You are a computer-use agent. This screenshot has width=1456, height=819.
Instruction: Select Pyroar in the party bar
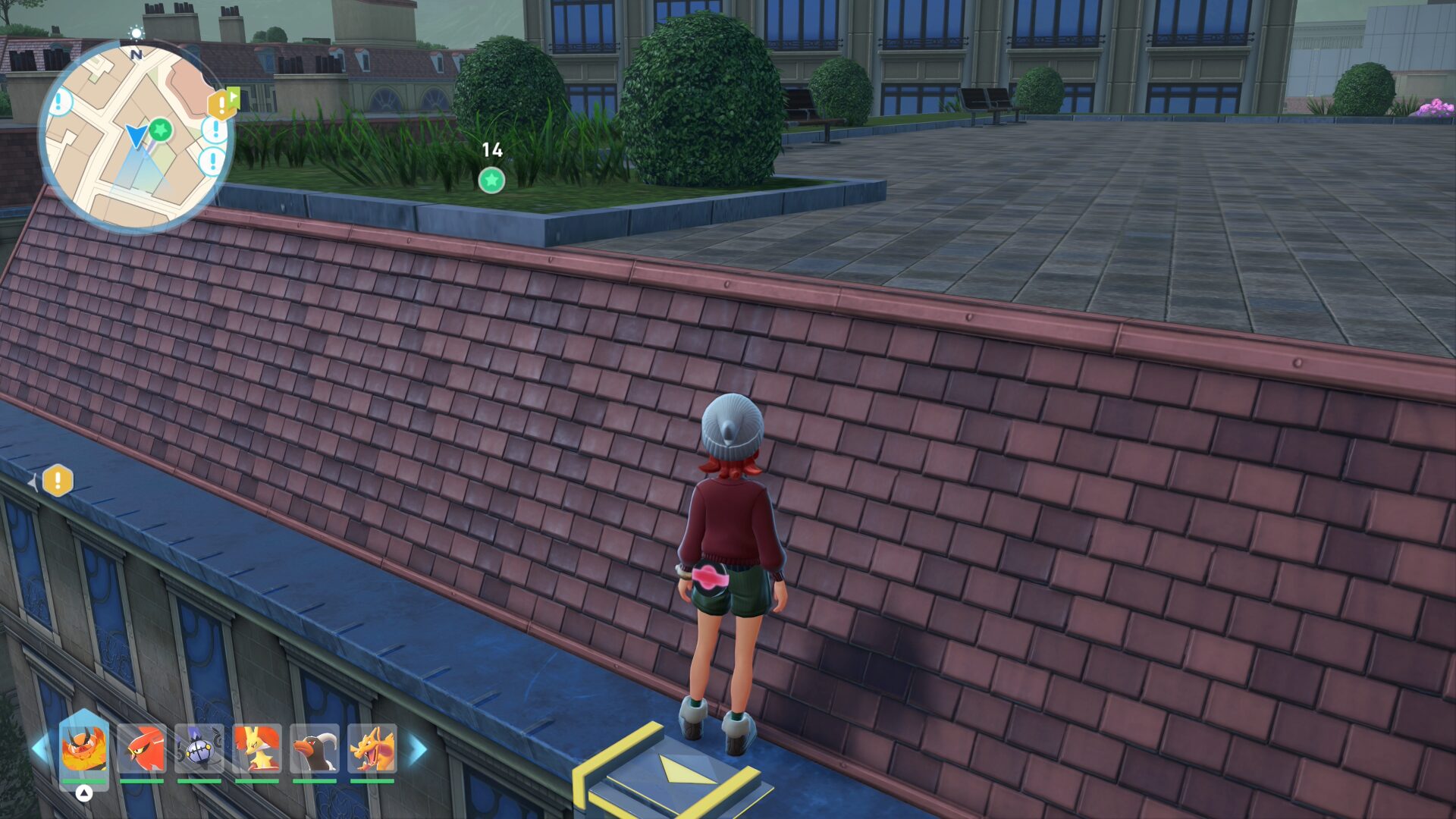point(83,748)
